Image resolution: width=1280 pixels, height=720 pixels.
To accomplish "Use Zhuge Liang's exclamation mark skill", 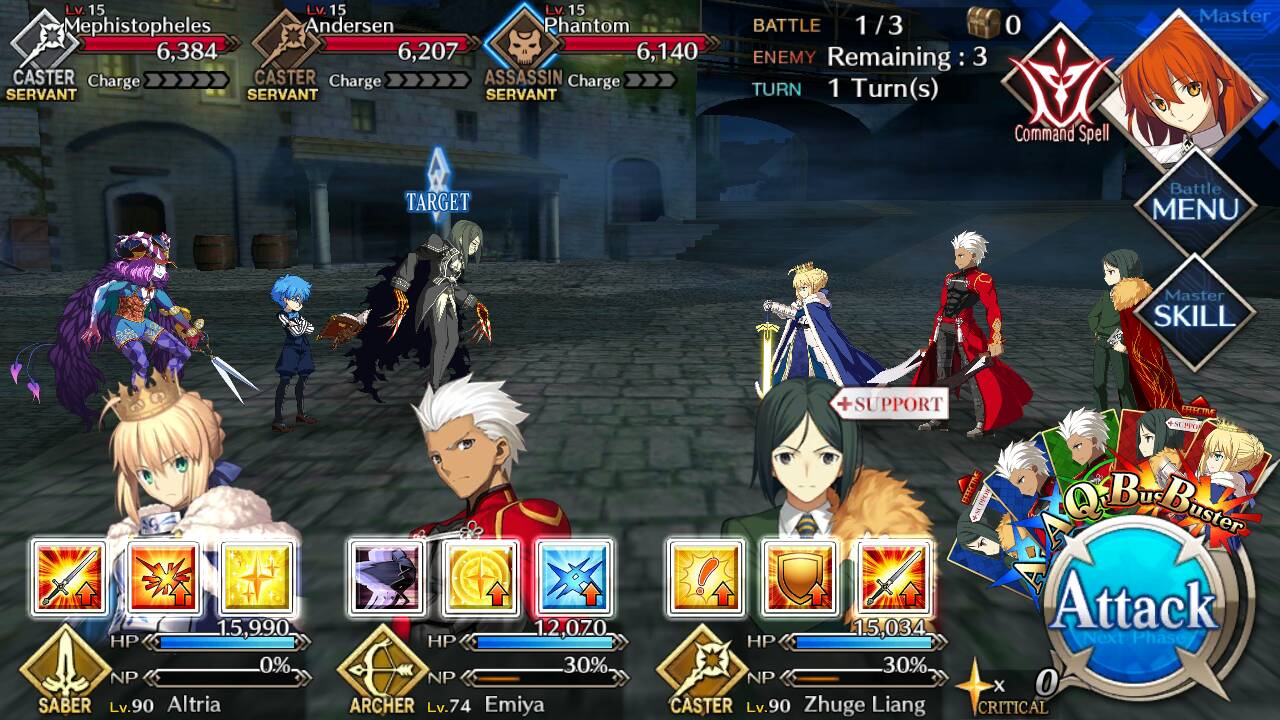I will [705, 577].
